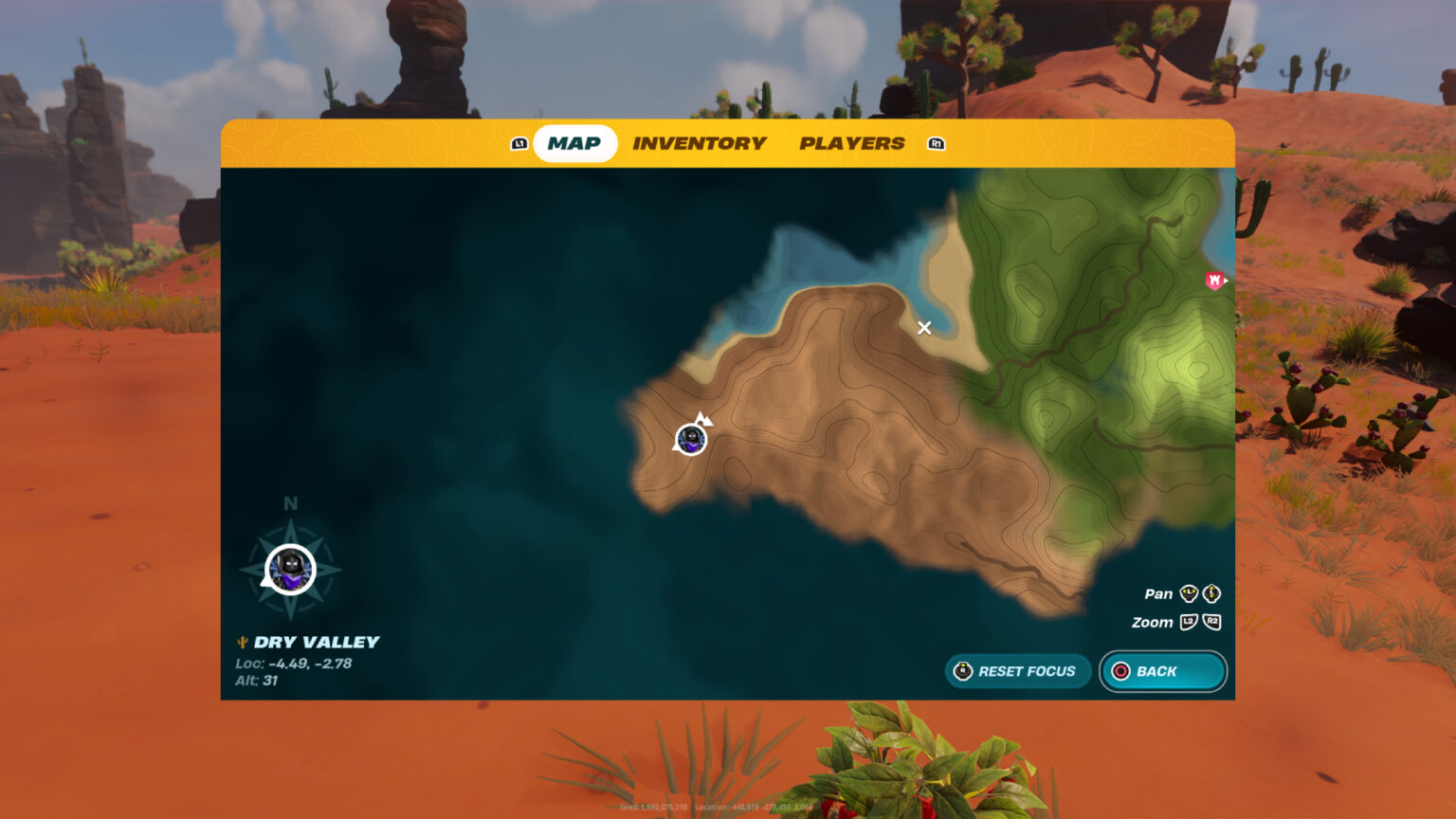Click the BACK button

(x=1162, y=671)
